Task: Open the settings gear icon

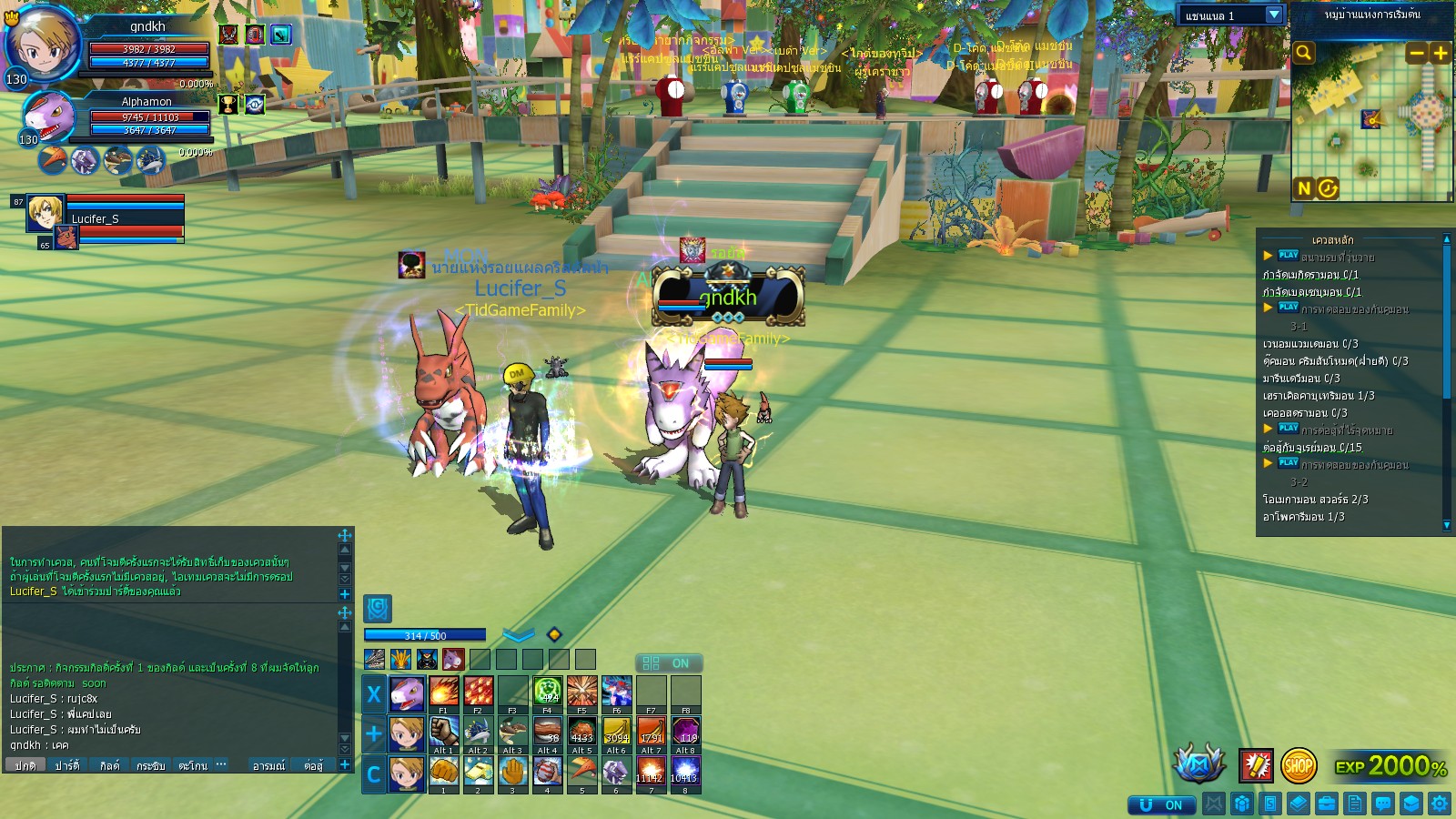Action: click(1439, 804)
